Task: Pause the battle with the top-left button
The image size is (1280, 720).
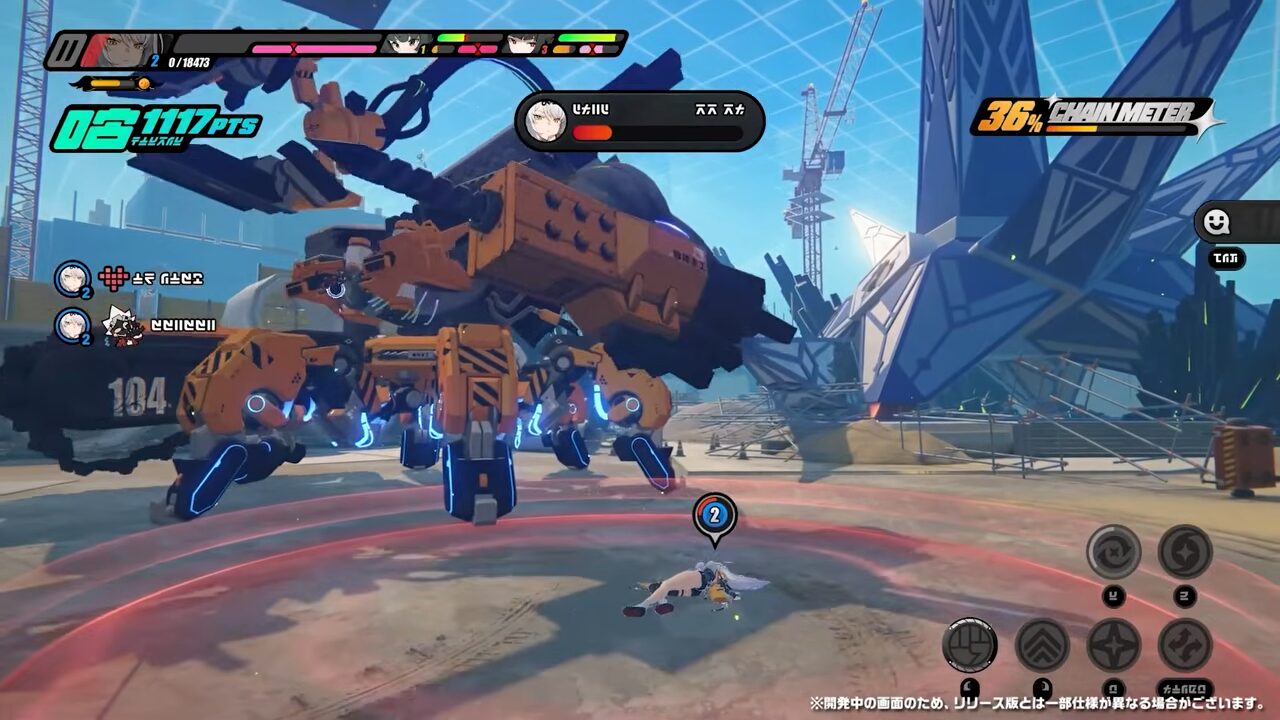Action: coord(68,50)
